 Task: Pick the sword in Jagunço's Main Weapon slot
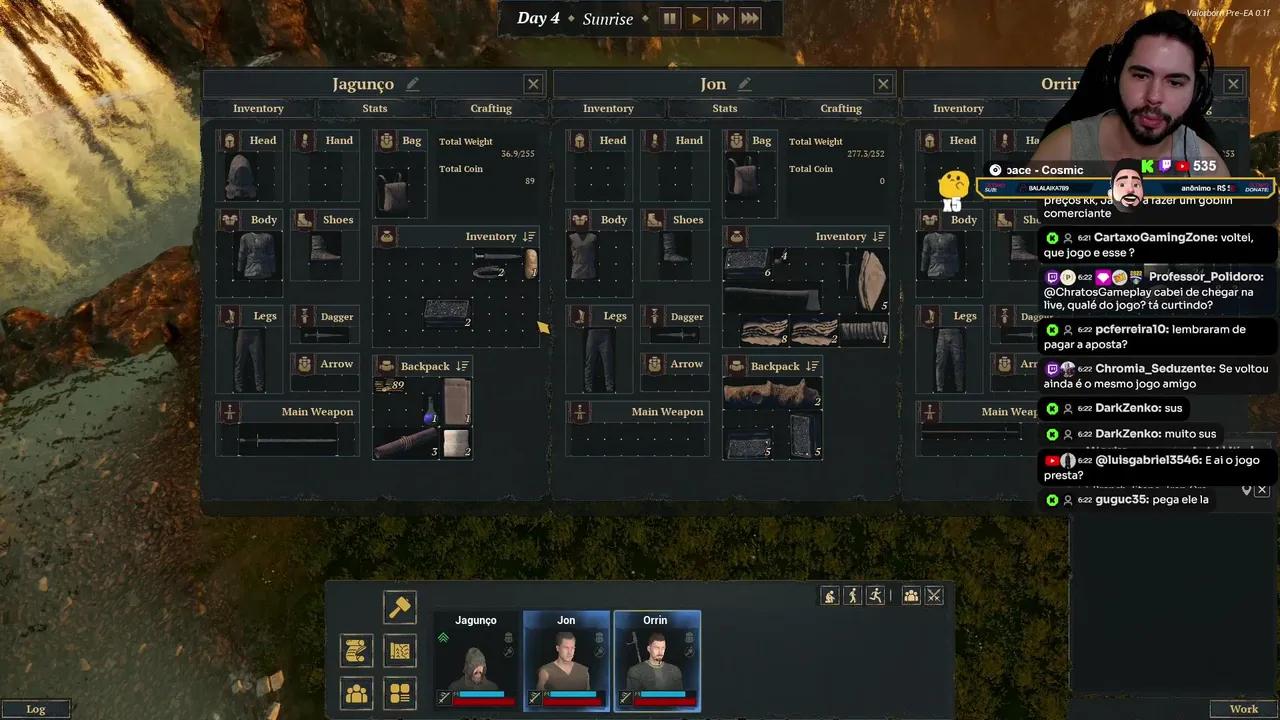[x=287, y=440]
